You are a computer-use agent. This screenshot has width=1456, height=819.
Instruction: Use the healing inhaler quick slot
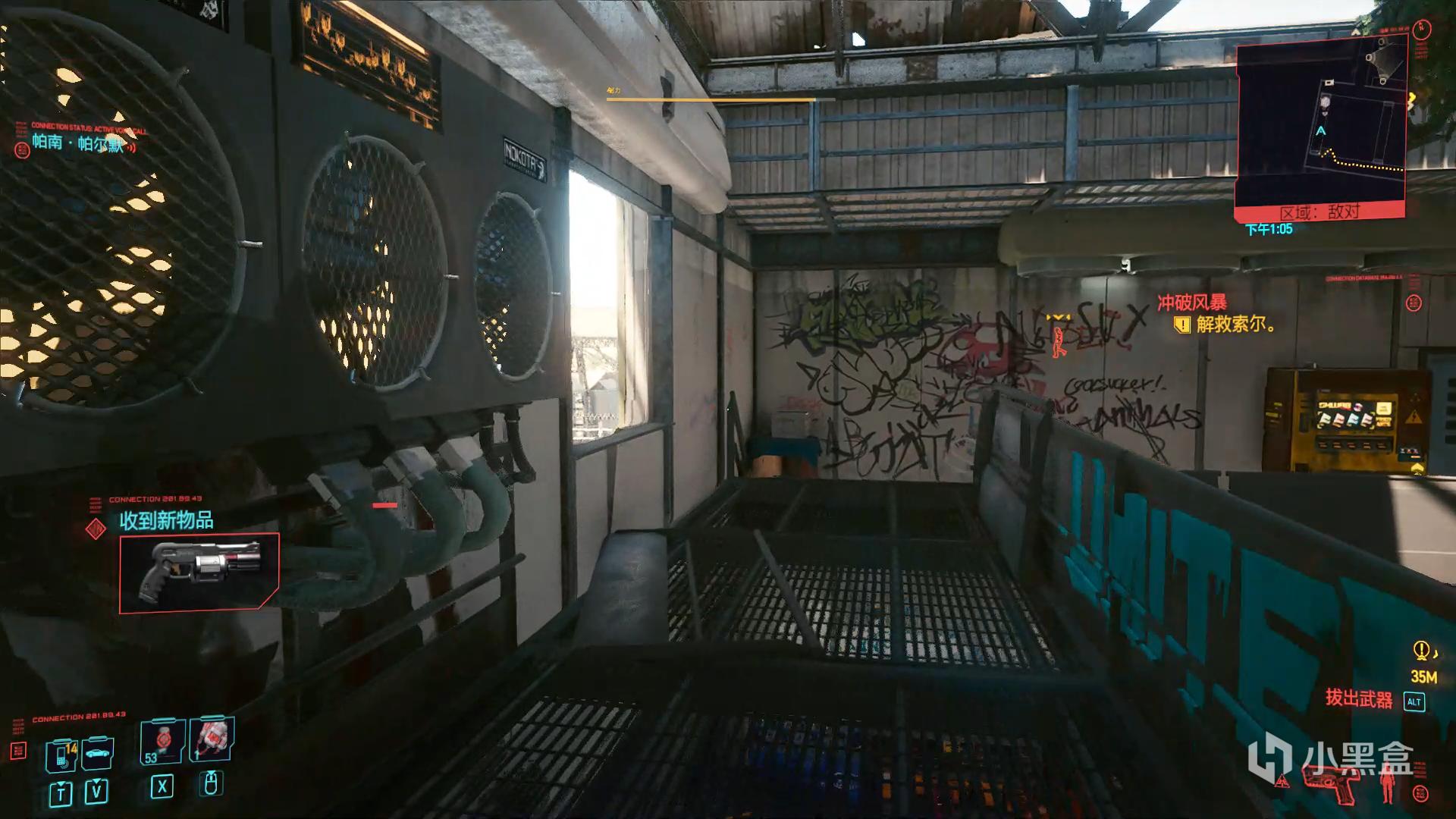click(212, 738)
